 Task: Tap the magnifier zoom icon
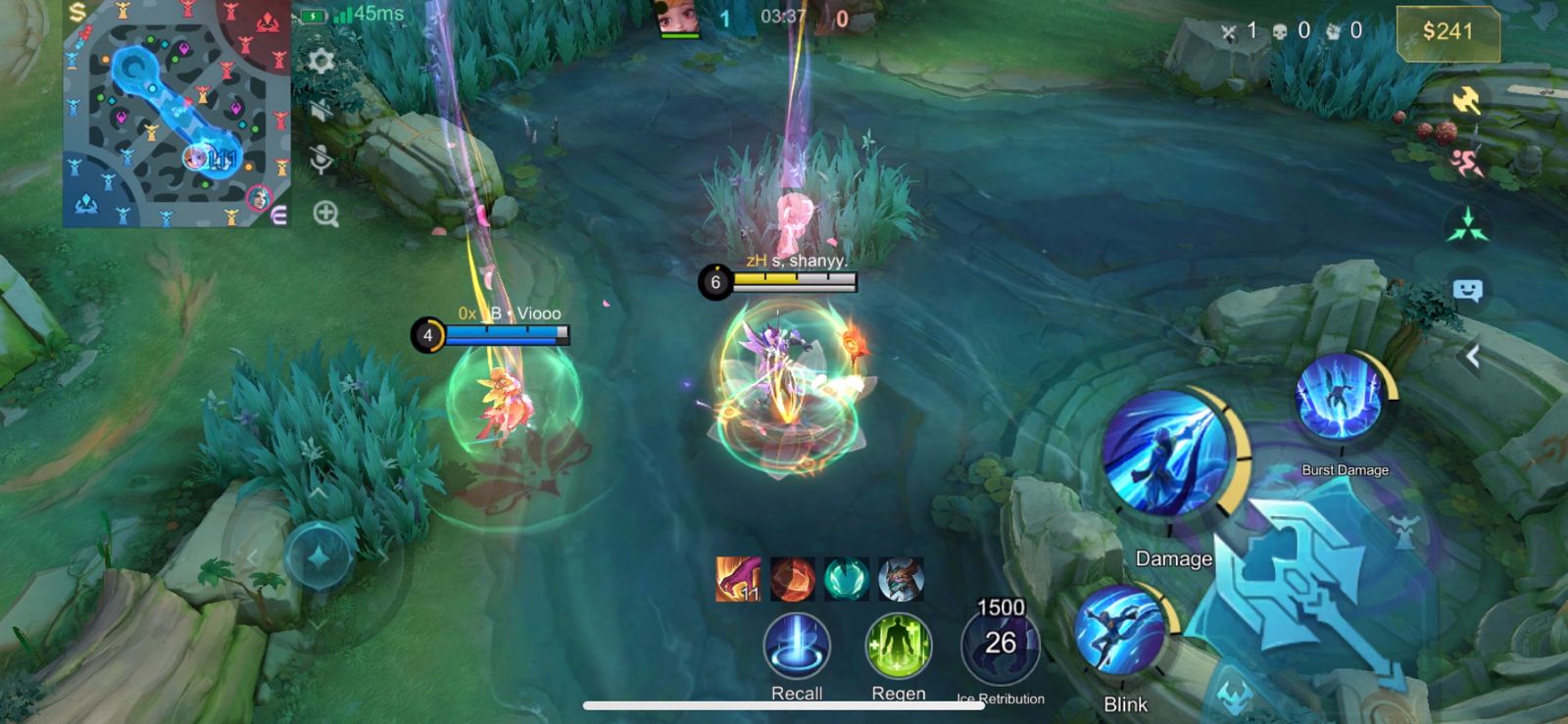pyautogui.click(x=325, y=214)
